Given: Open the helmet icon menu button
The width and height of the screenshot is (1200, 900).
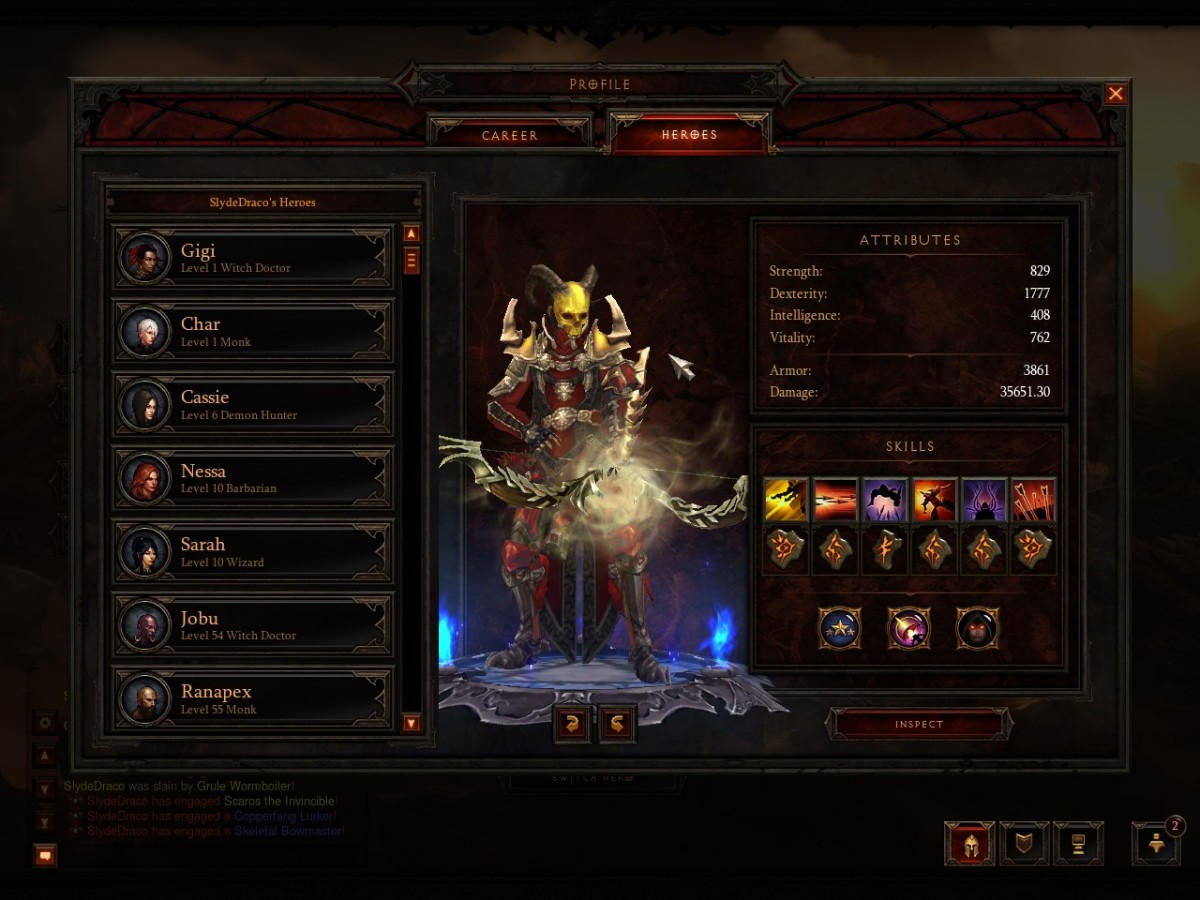Looking at the screenshot, I should 969,844.
